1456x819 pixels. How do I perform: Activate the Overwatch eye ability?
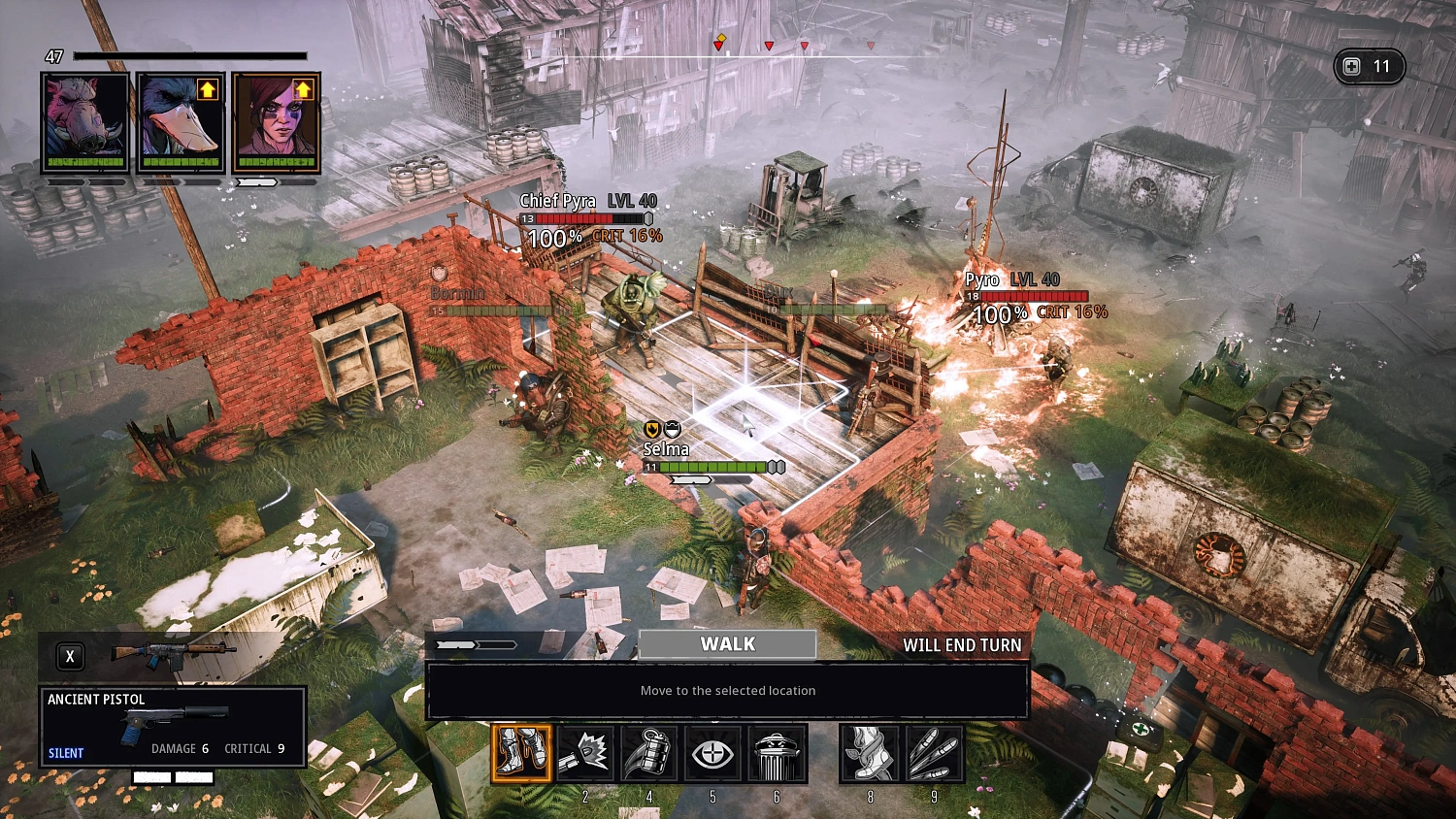pyautogui.click(x=712, y=754)
